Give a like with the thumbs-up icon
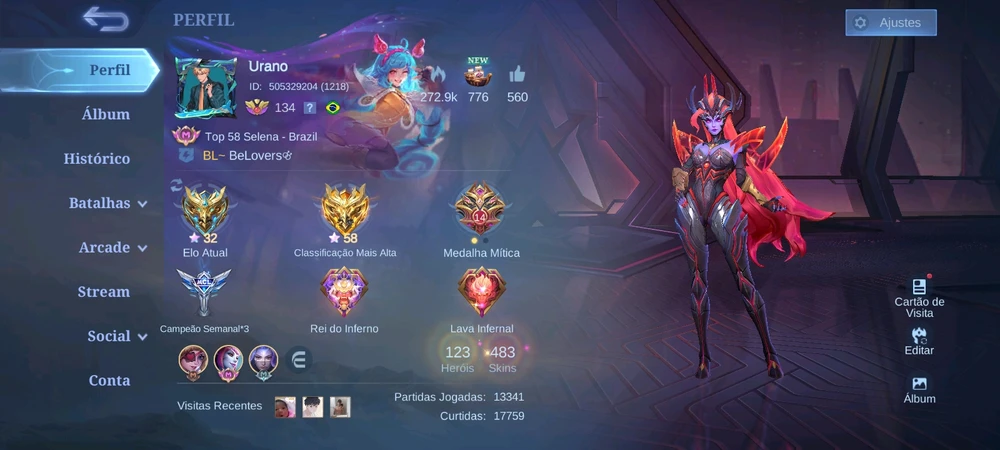 pyautogui.click(x=517, y=75)
